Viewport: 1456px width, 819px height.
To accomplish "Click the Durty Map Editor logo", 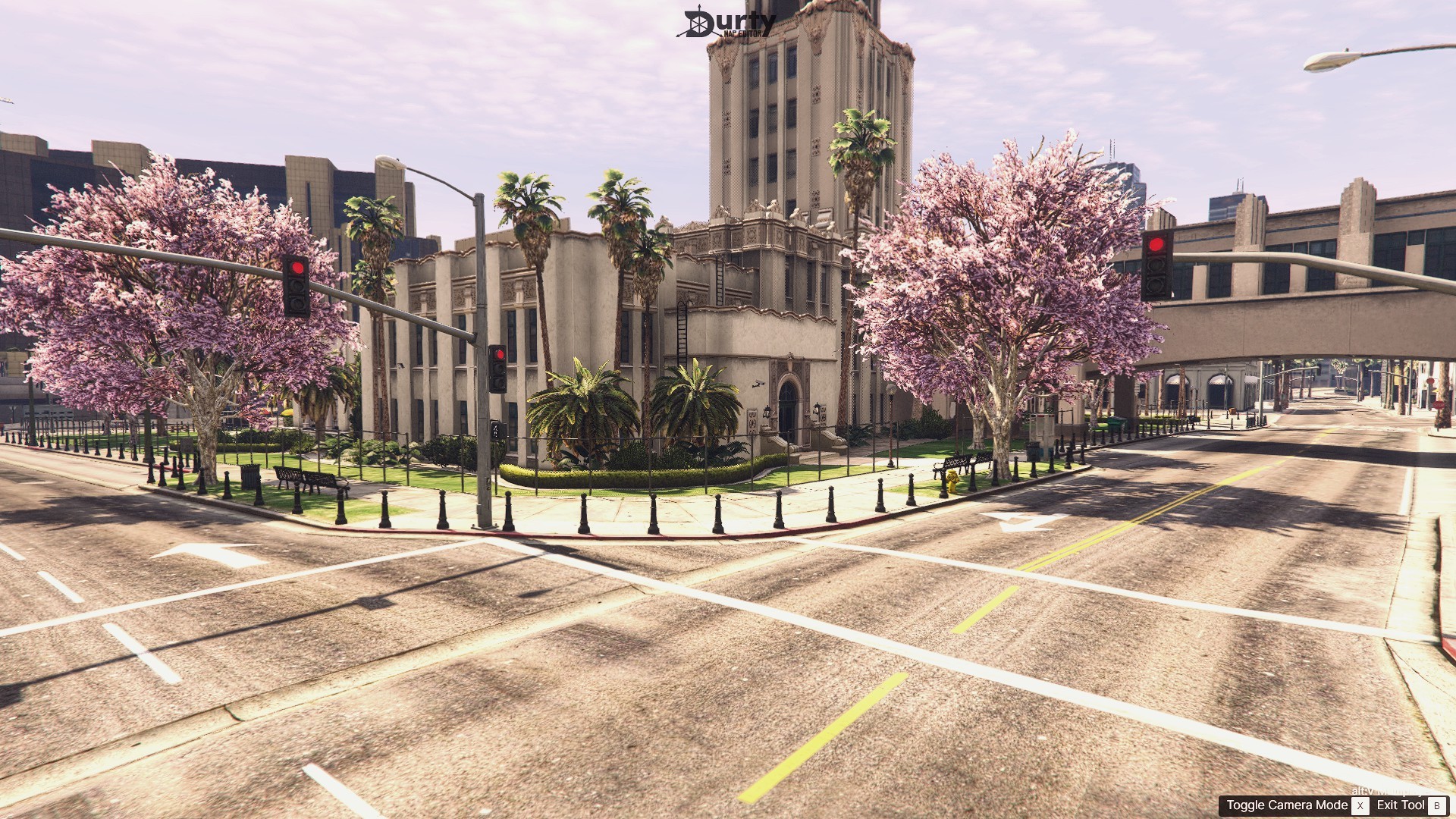I will click(729, 24).
